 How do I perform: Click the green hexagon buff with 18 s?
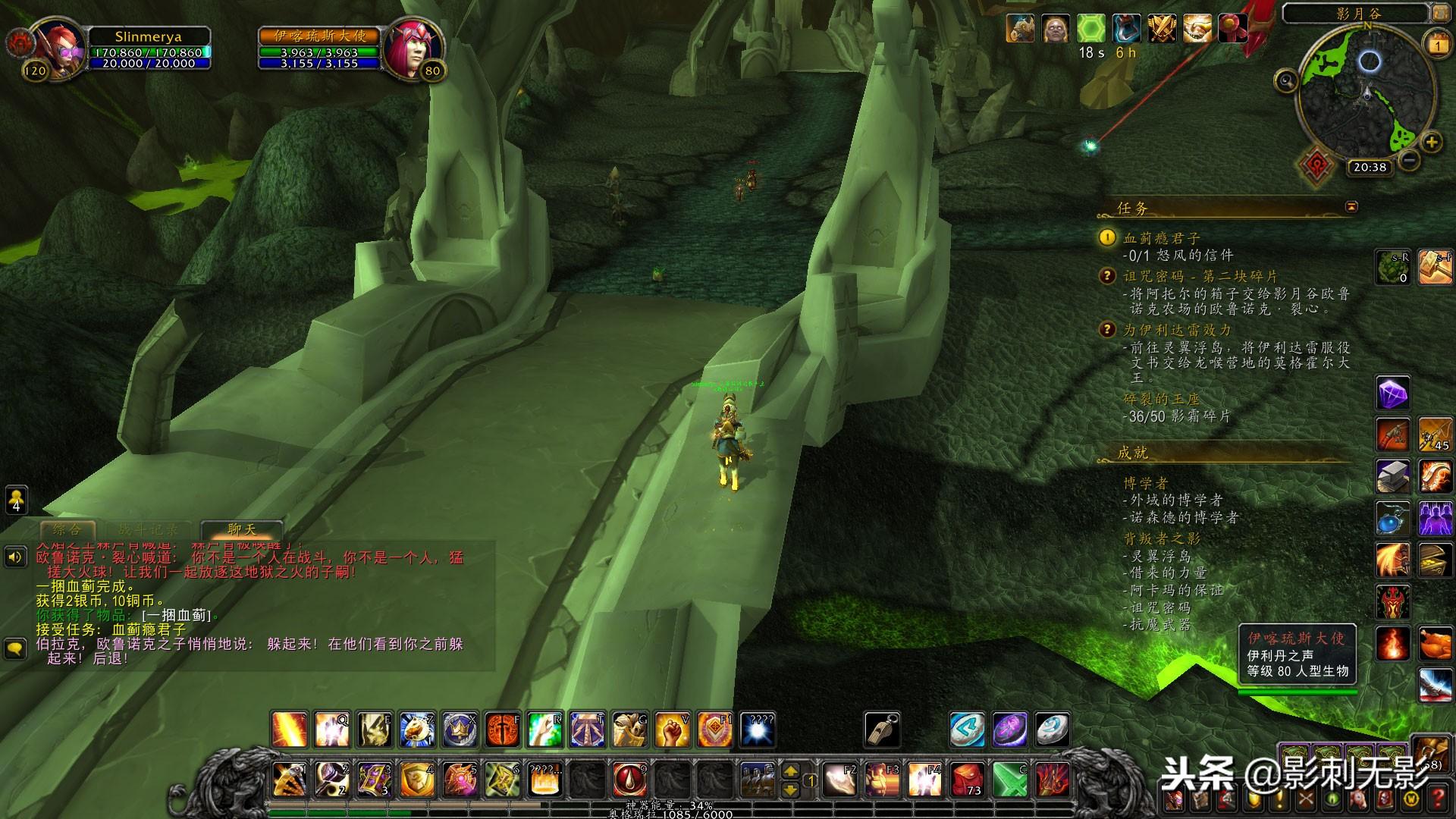point(1090,29)
